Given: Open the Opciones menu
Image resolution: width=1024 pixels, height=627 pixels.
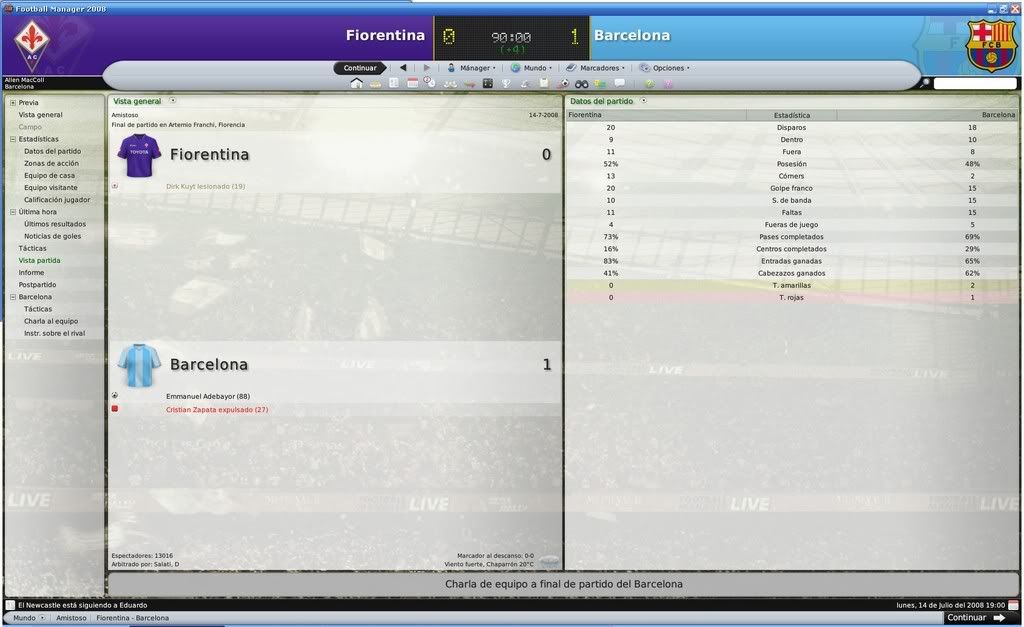Looking at the screenshot, I should tap(665, 68).
